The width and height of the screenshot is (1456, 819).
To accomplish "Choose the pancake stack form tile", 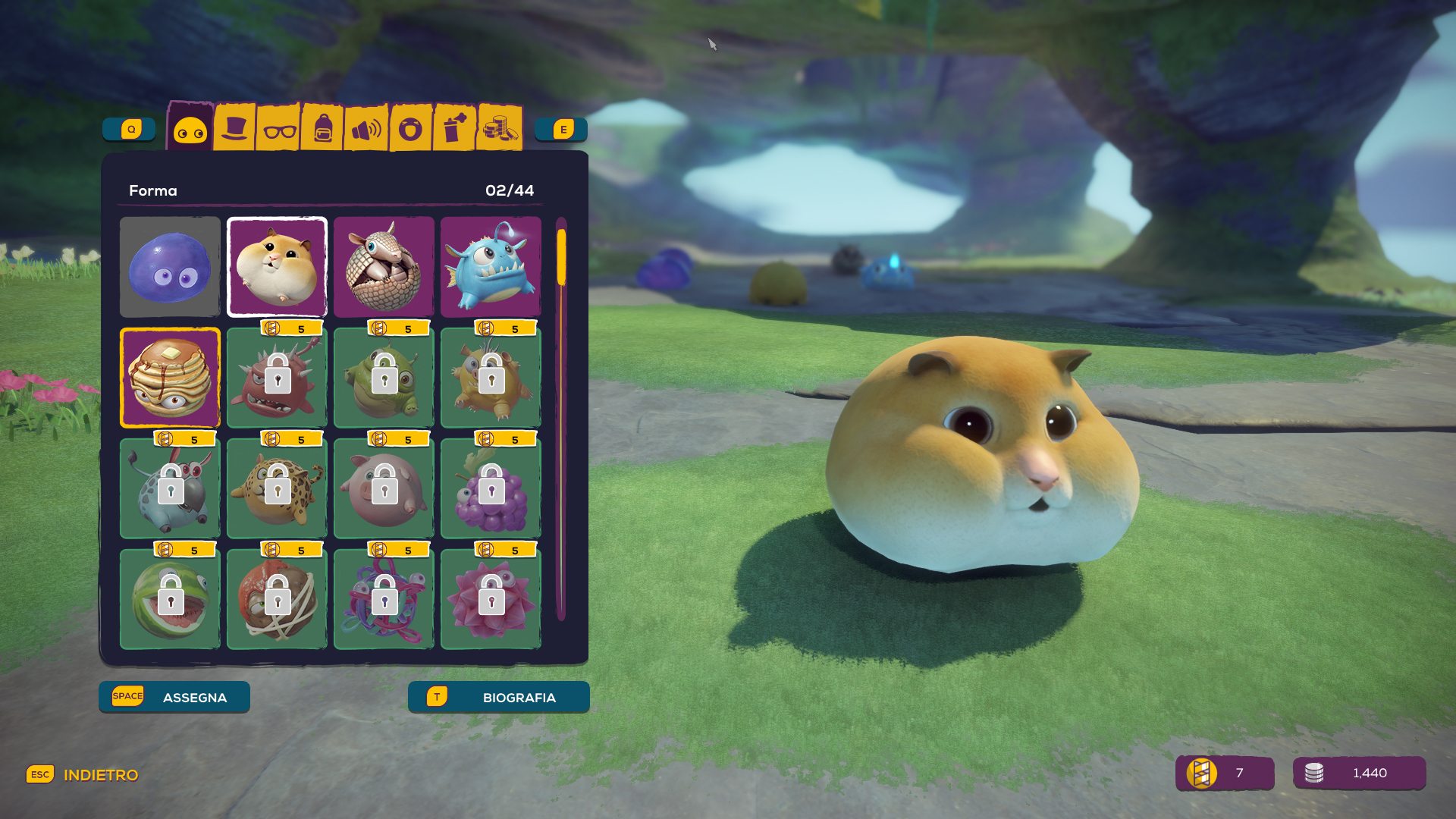I will tap(170, 378).
